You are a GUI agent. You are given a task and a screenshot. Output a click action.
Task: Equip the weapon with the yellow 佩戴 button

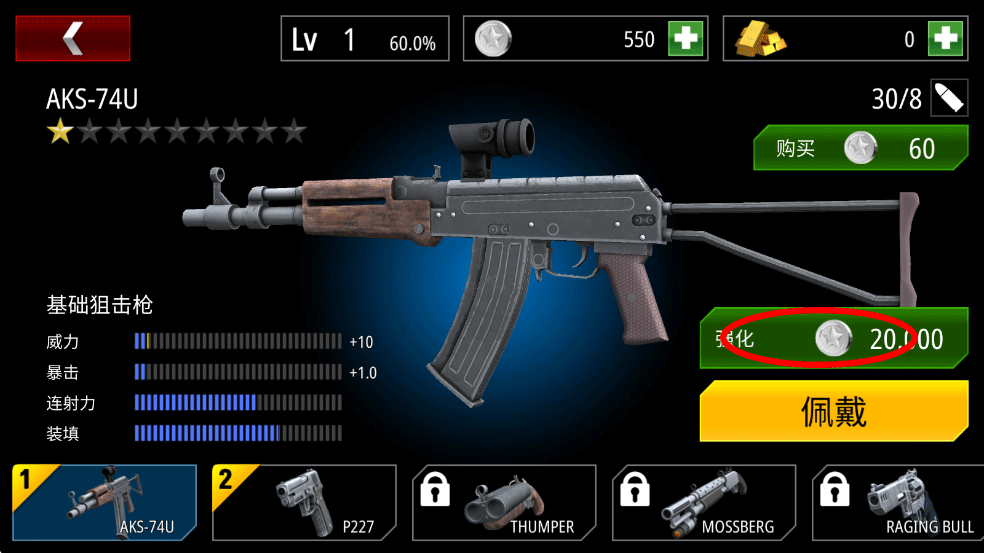click(834, 412)
